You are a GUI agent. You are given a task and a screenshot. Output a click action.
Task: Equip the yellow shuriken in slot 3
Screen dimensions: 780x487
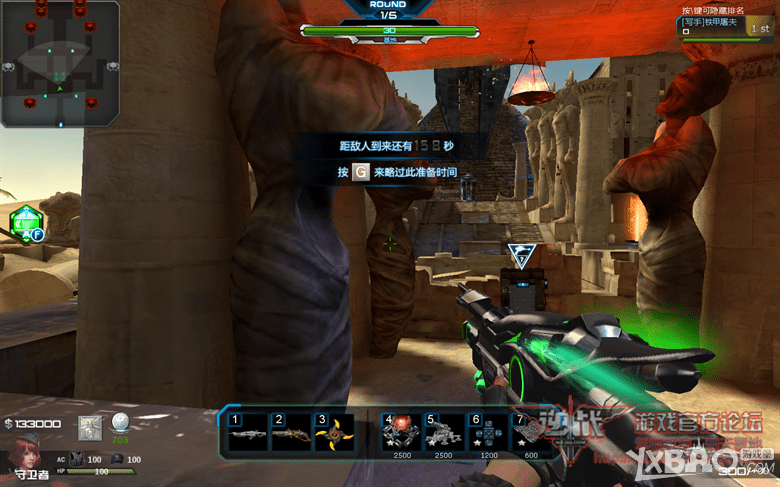click(x=334, y=432)
